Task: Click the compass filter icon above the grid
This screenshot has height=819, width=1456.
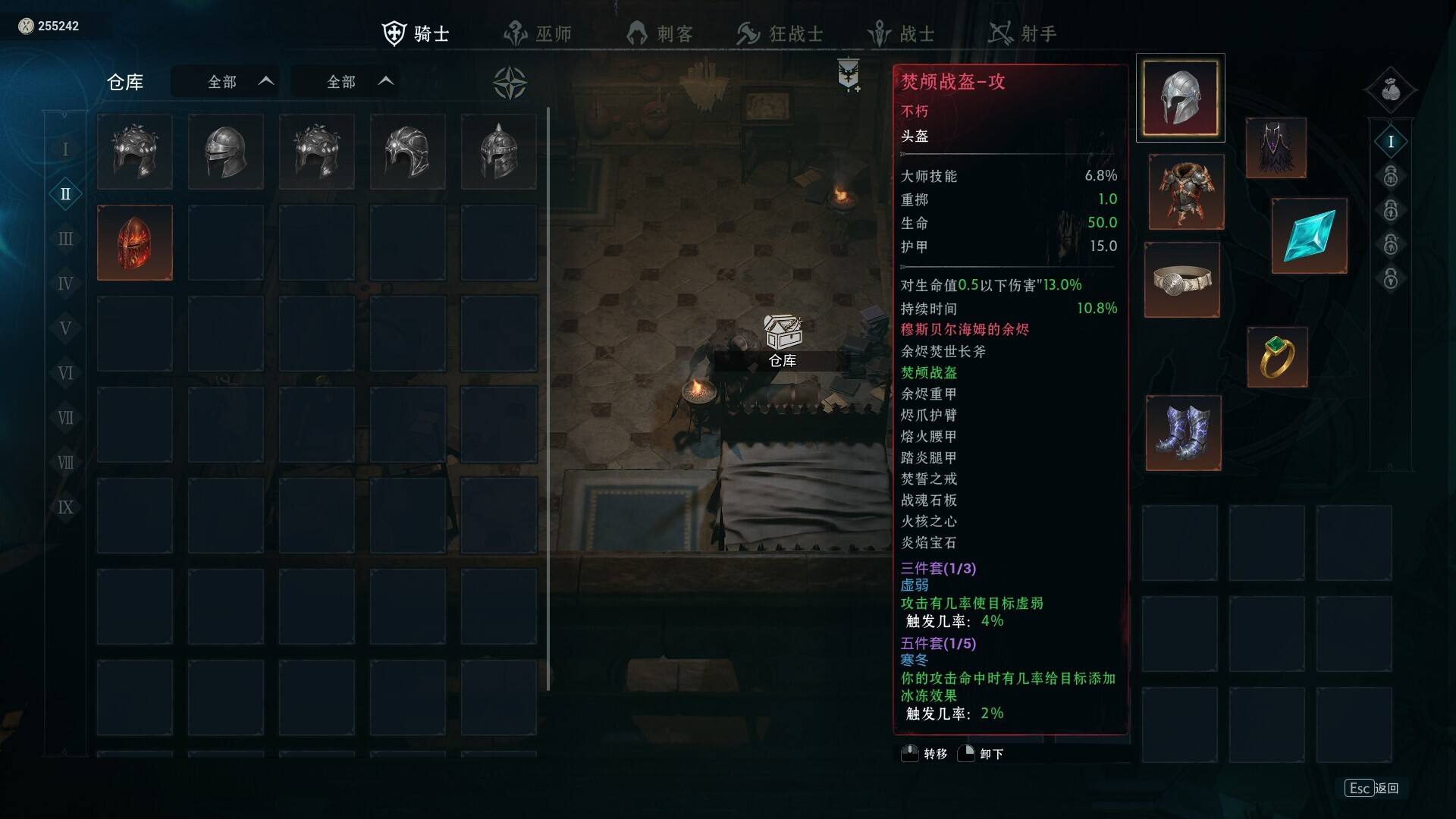Action: [x=510, y=81]
